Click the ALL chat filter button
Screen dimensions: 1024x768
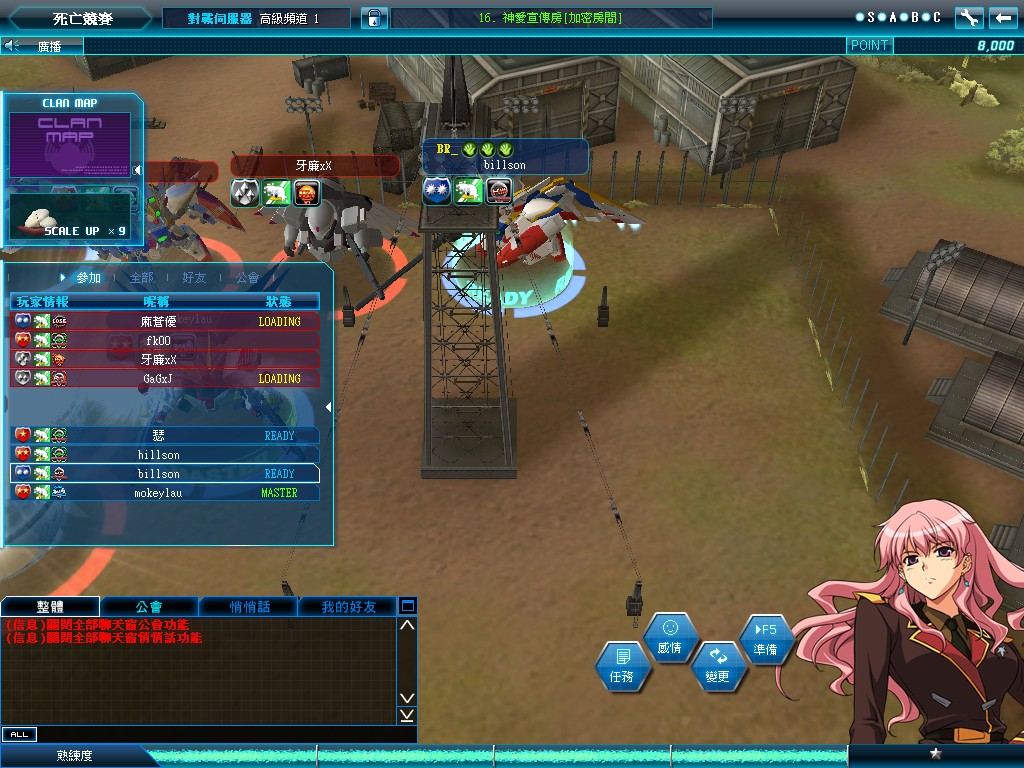click(x=19, y=735)
